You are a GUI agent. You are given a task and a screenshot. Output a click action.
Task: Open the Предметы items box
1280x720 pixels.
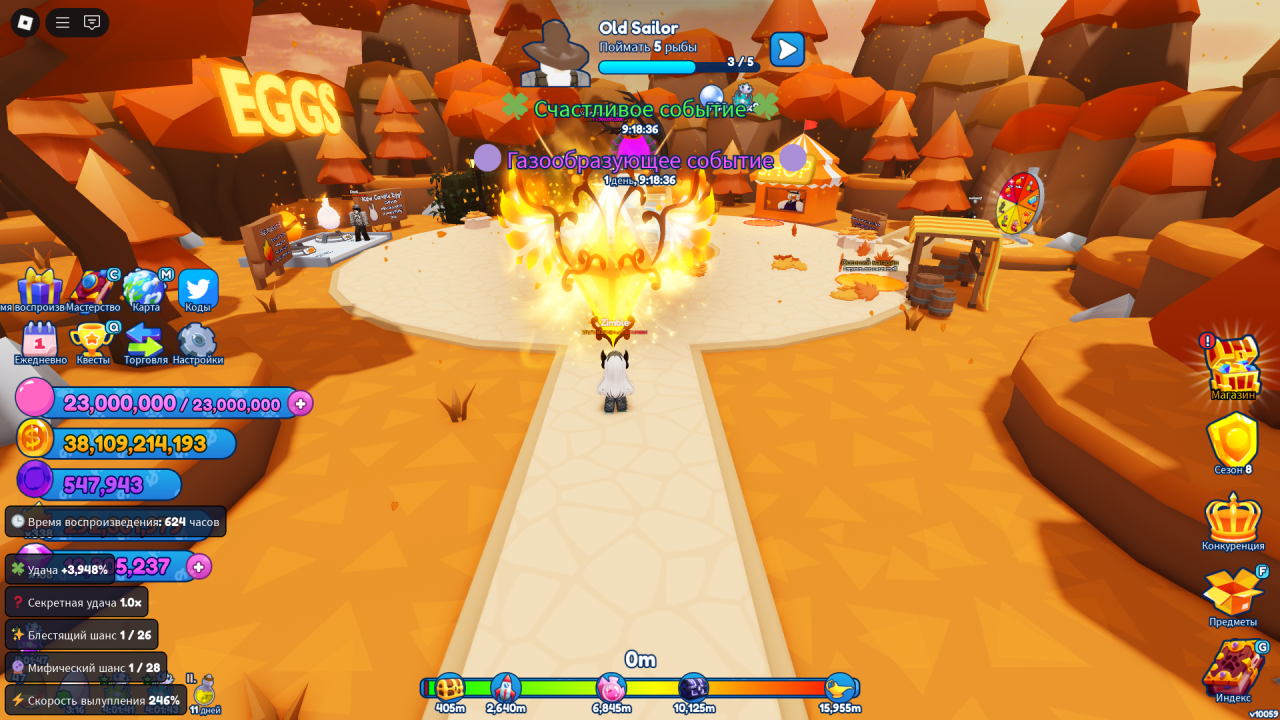(x=1232, y=593)
